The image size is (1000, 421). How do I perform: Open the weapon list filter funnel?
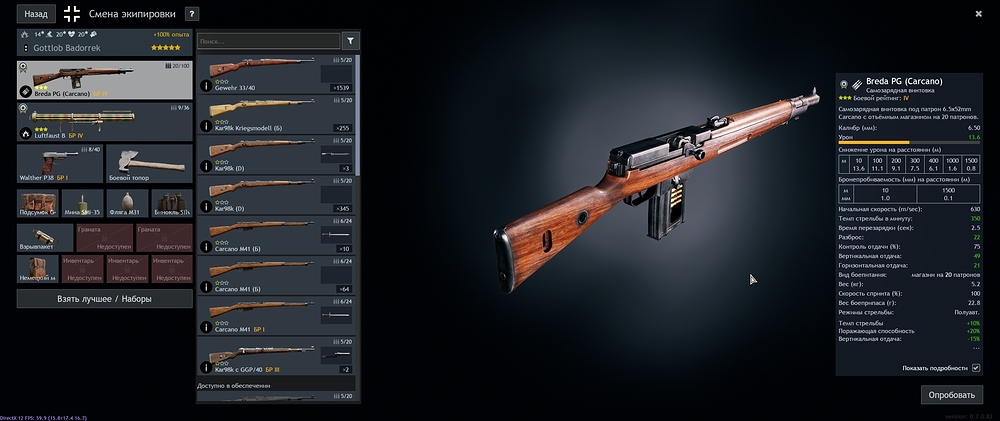click(x=351, y=41)
